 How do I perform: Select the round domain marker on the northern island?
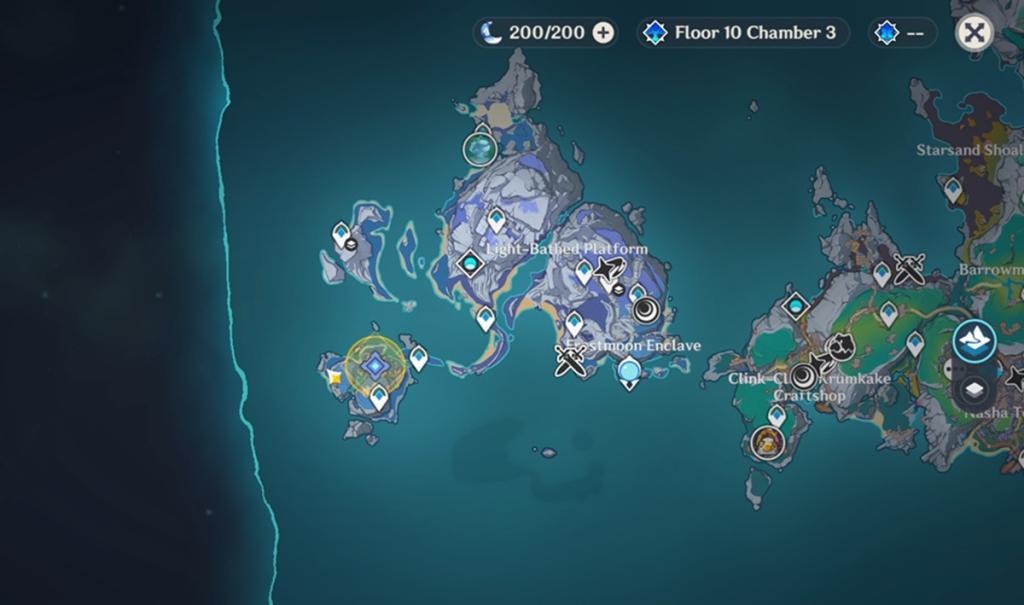[481, 149]
